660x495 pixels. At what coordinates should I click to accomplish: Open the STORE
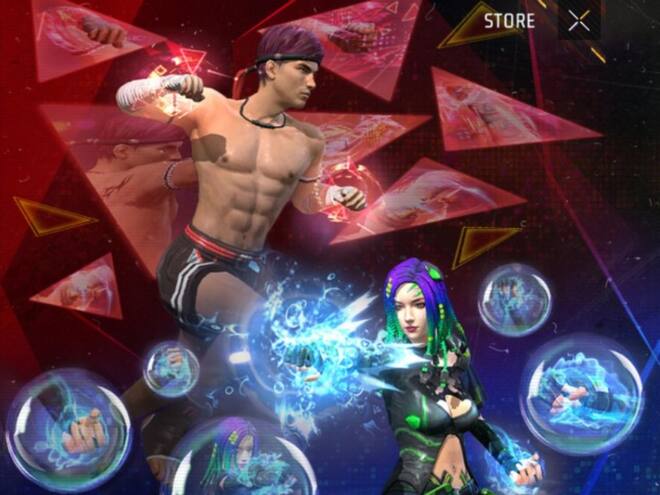click(509, 21)
